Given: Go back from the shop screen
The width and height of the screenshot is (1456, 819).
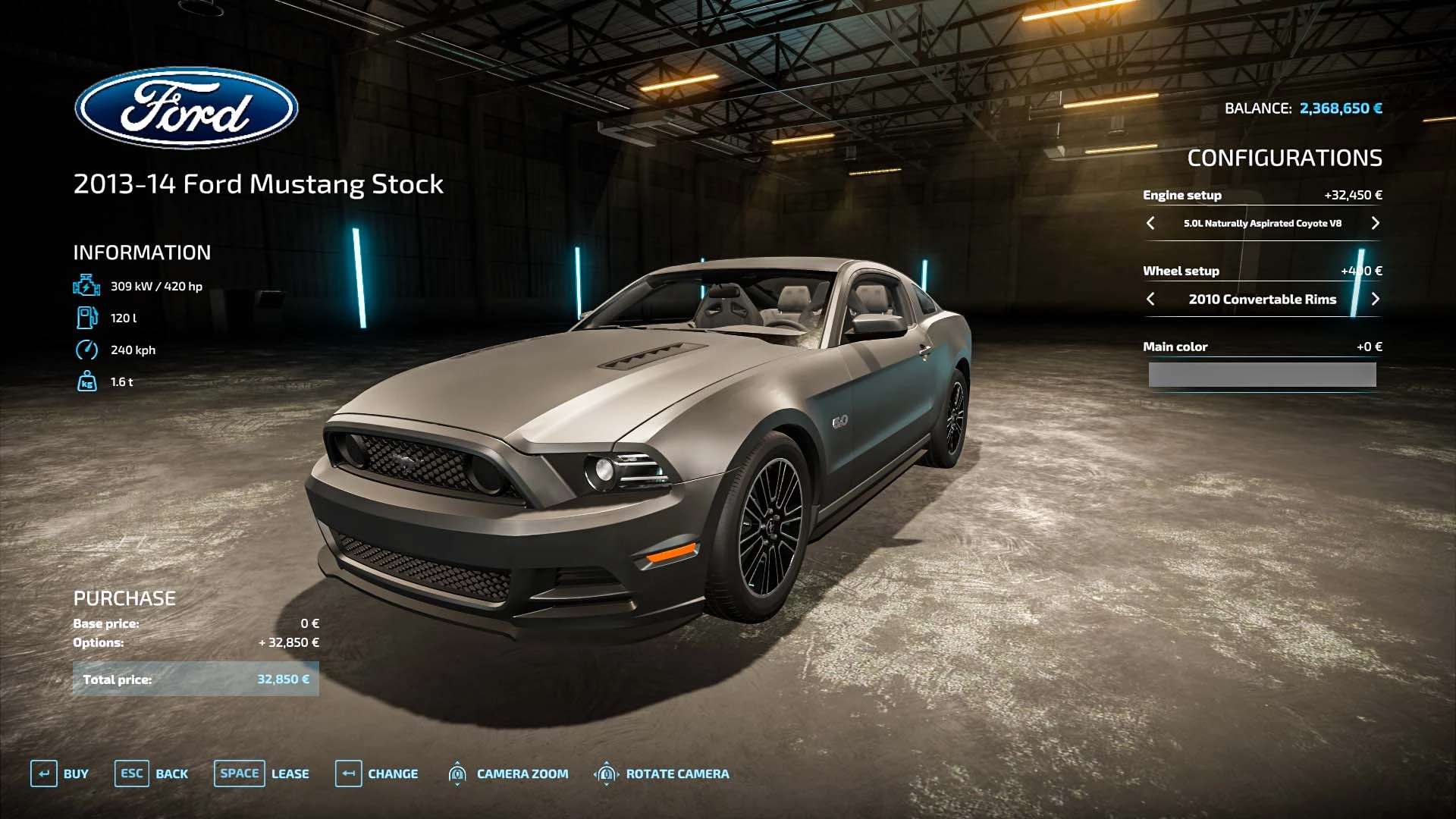Looking at the screenshot, I should pyautogui.click(x=152, y=773).
